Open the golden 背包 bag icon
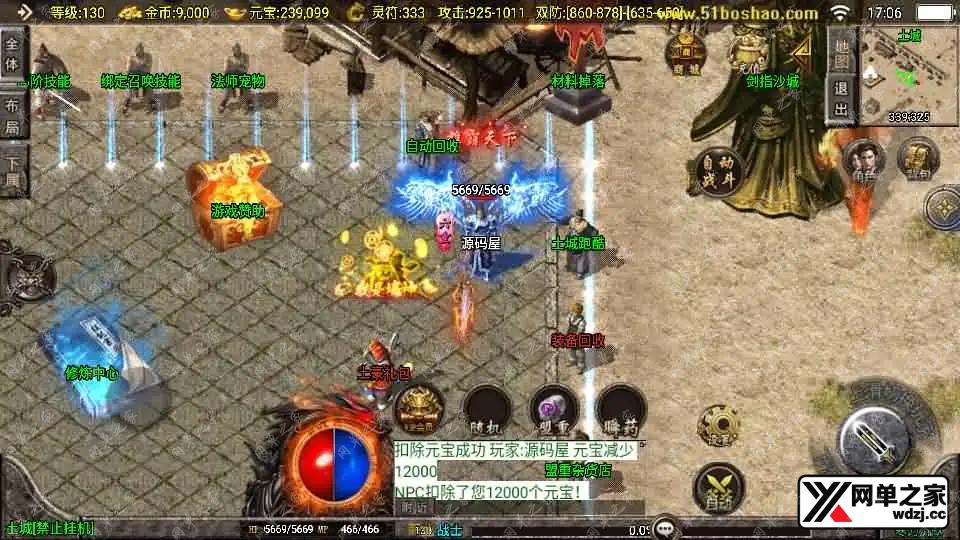The height and width of the screenshot is (540, 960). click(x=917, y=158)
